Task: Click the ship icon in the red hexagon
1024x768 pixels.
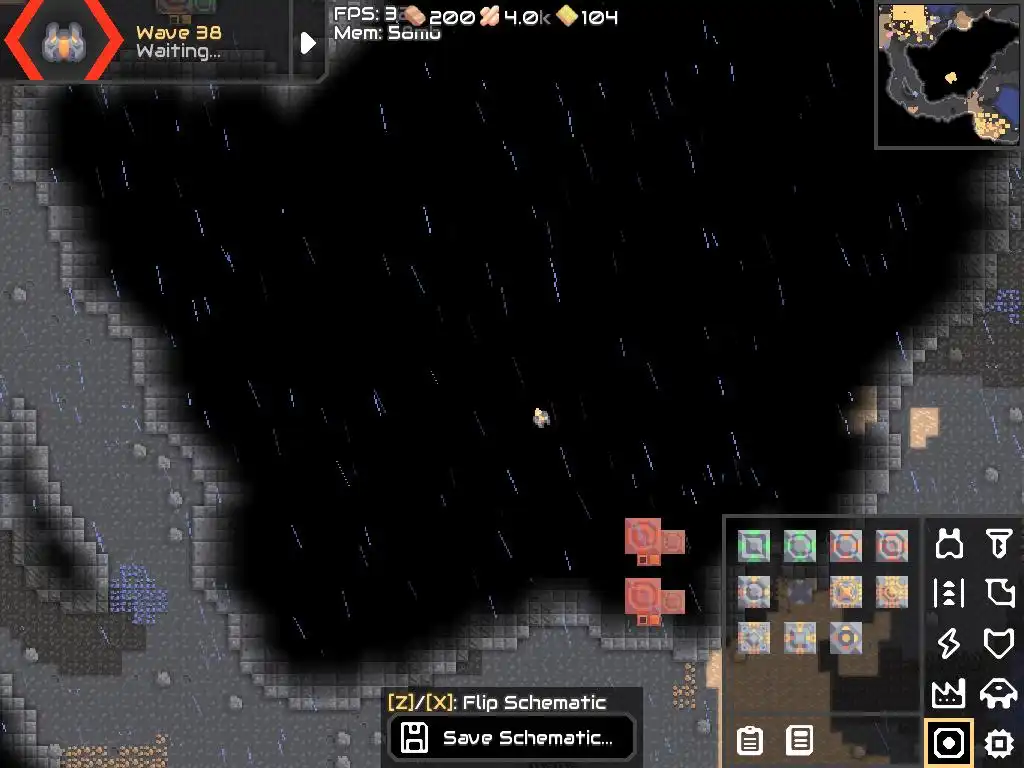Action: coord(60,42)
